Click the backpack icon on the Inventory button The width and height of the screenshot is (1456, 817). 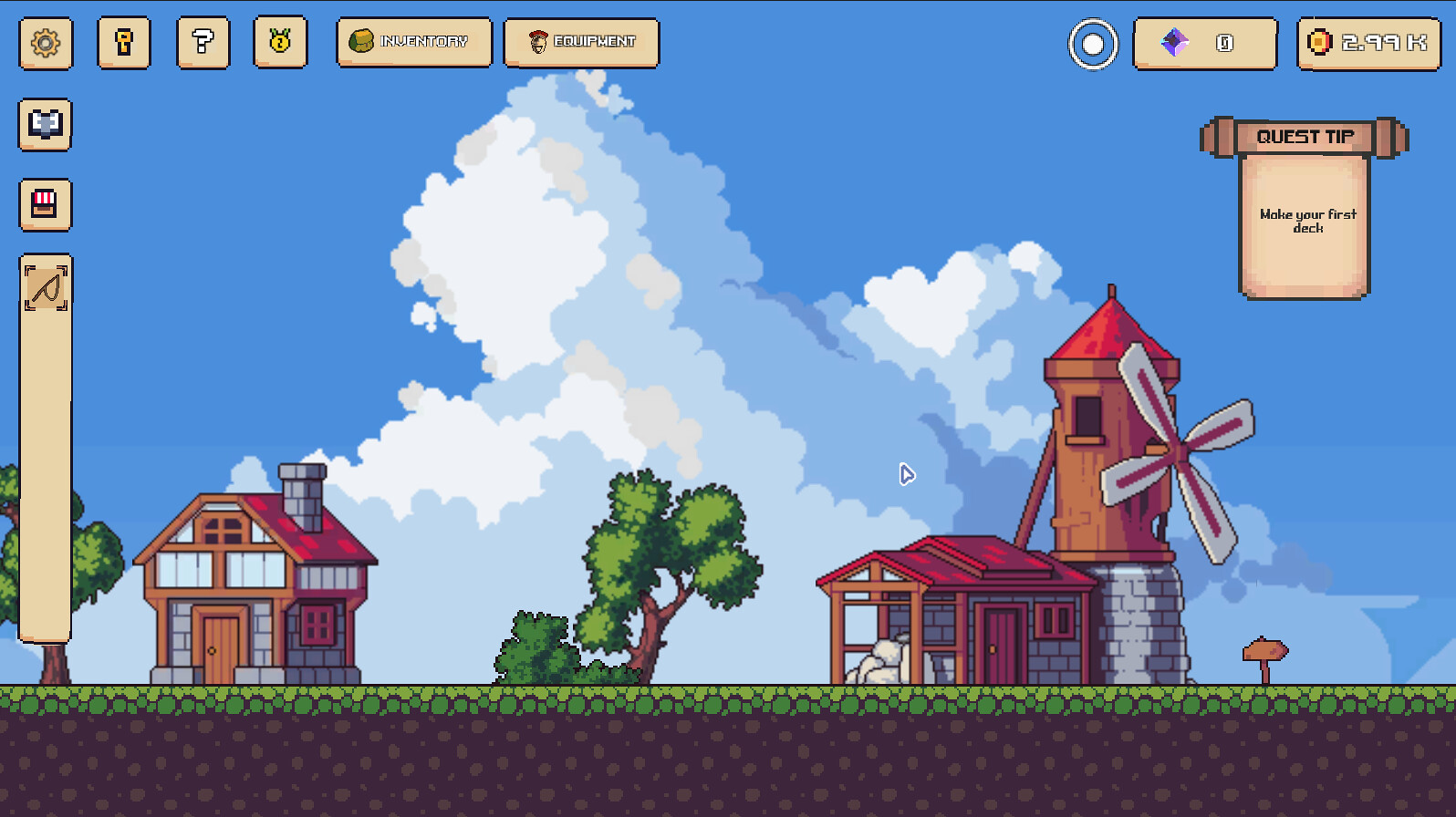363,41
